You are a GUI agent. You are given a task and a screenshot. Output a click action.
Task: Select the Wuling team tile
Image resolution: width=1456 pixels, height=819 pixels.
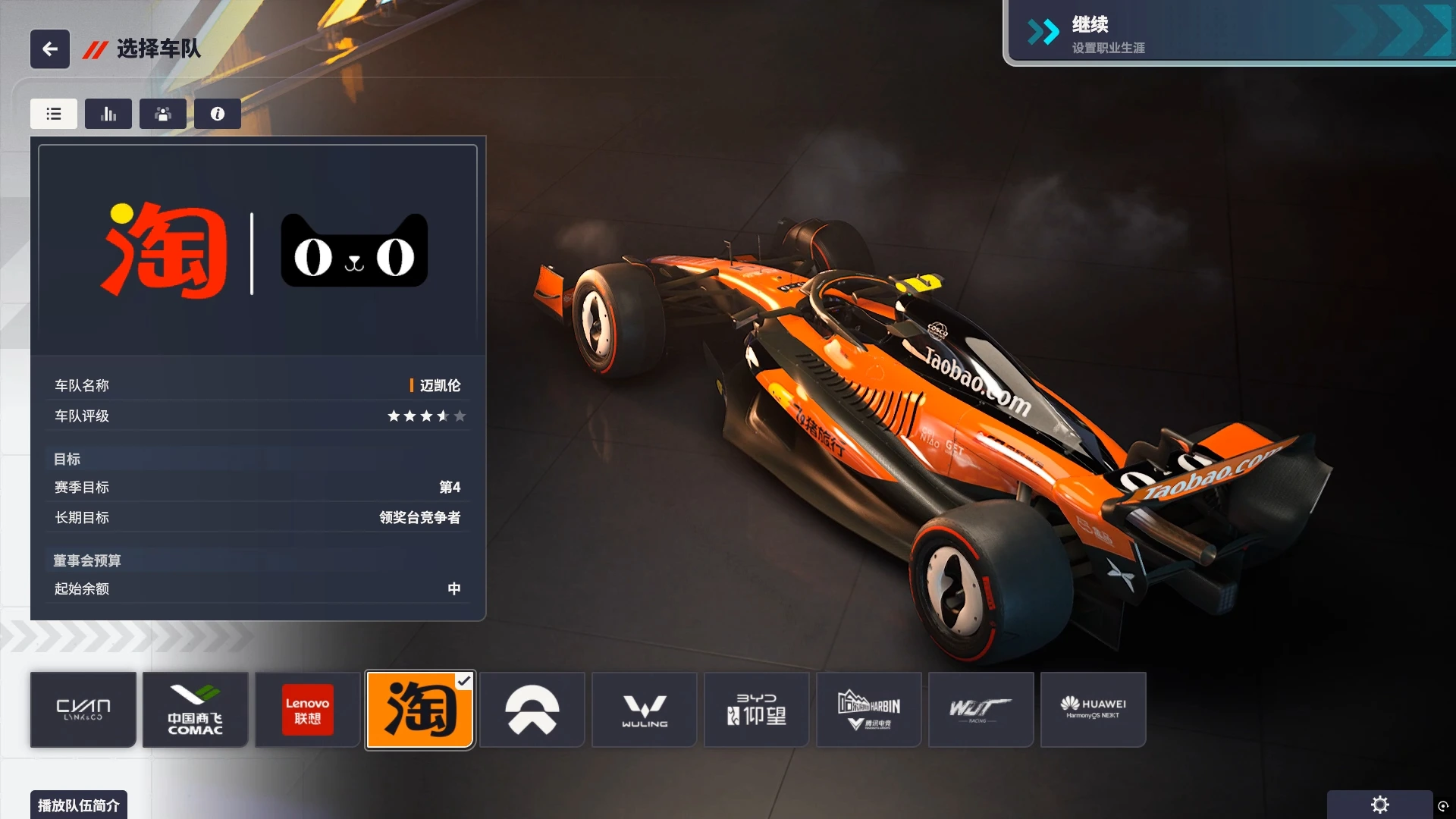[x=645, y=710]
